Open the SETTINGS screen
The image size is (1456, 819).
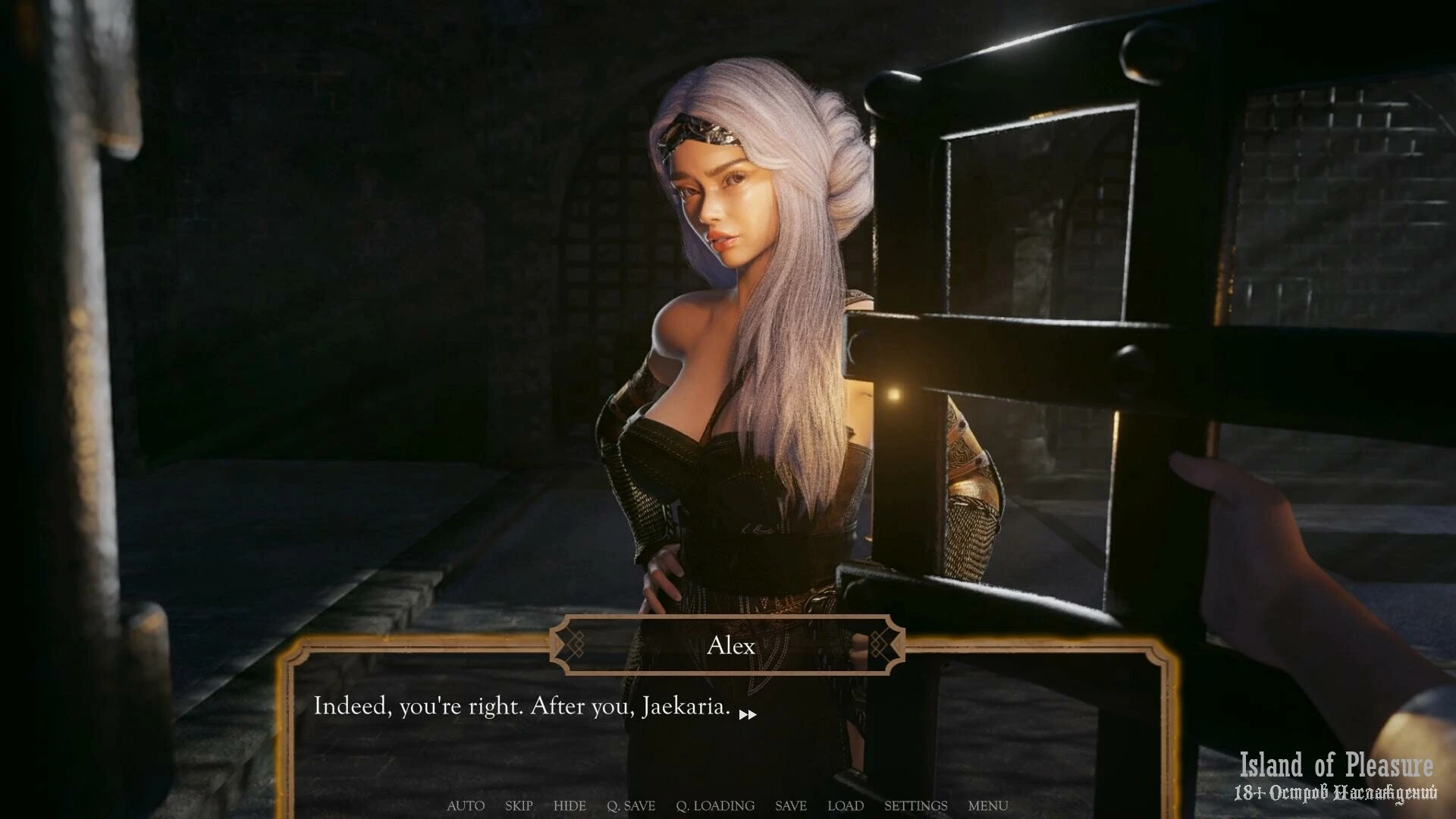(x=915, y=805)
